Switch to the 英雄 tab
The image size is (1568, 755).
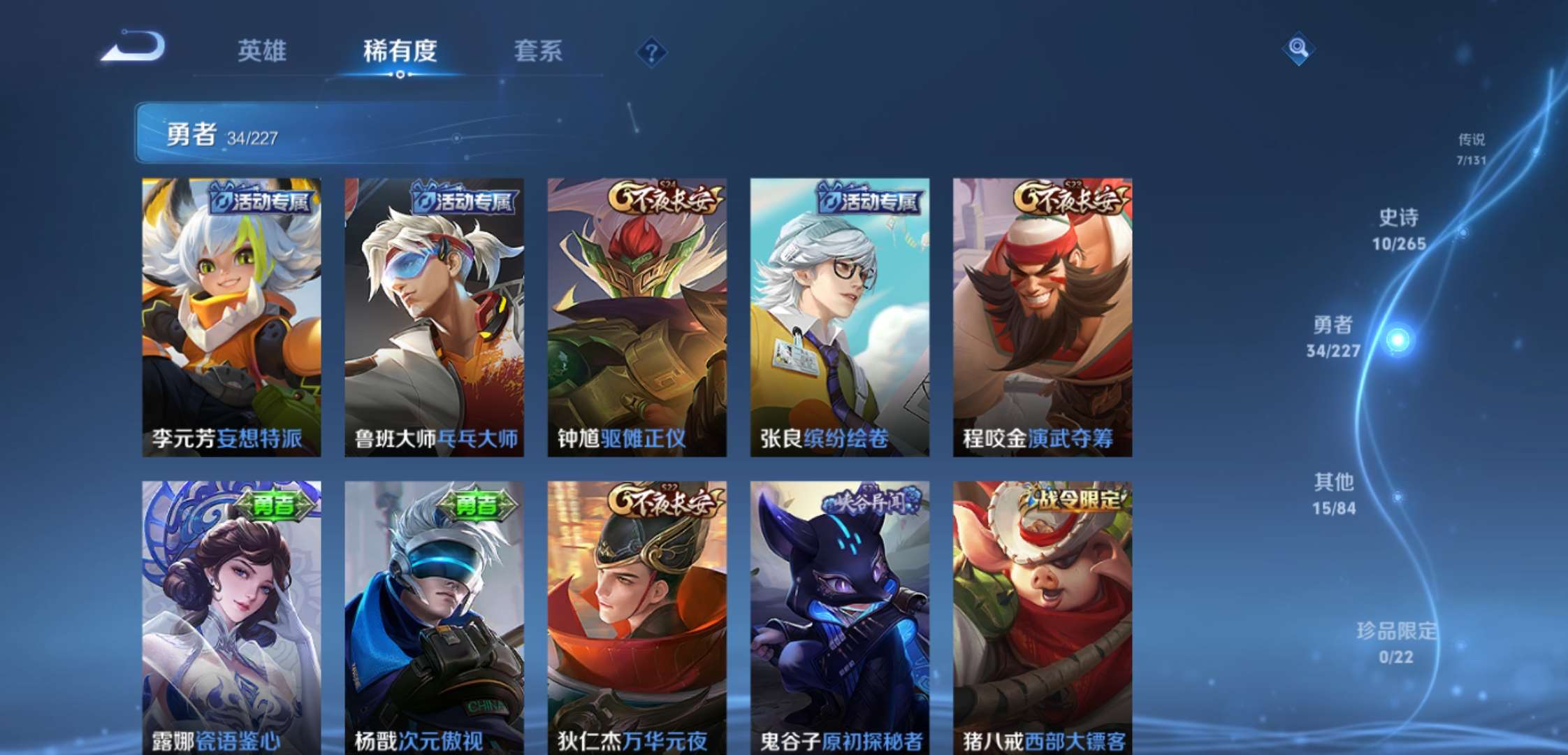pyautogui.click(x=261, y=51)
